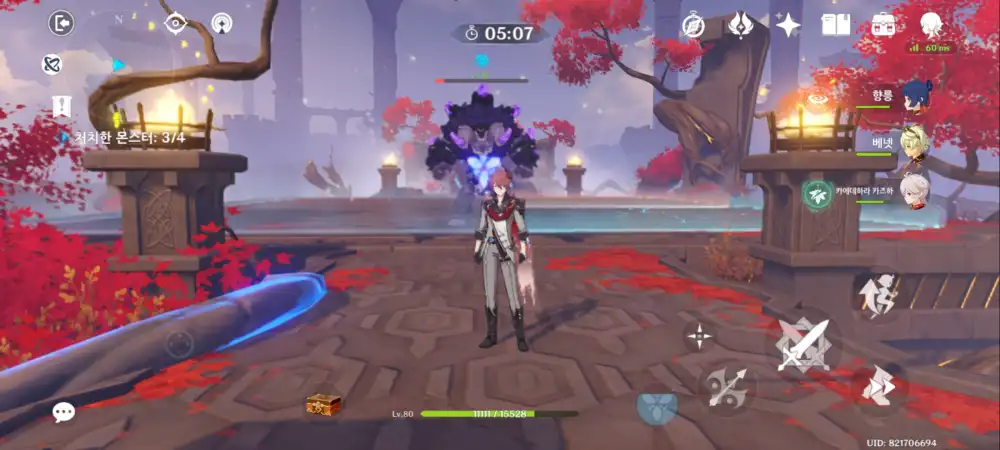The width and height of the screenshot is (1000, 450).
Task: Toggle the eye-shaped elemental sight icon
Action: (176, 23)
